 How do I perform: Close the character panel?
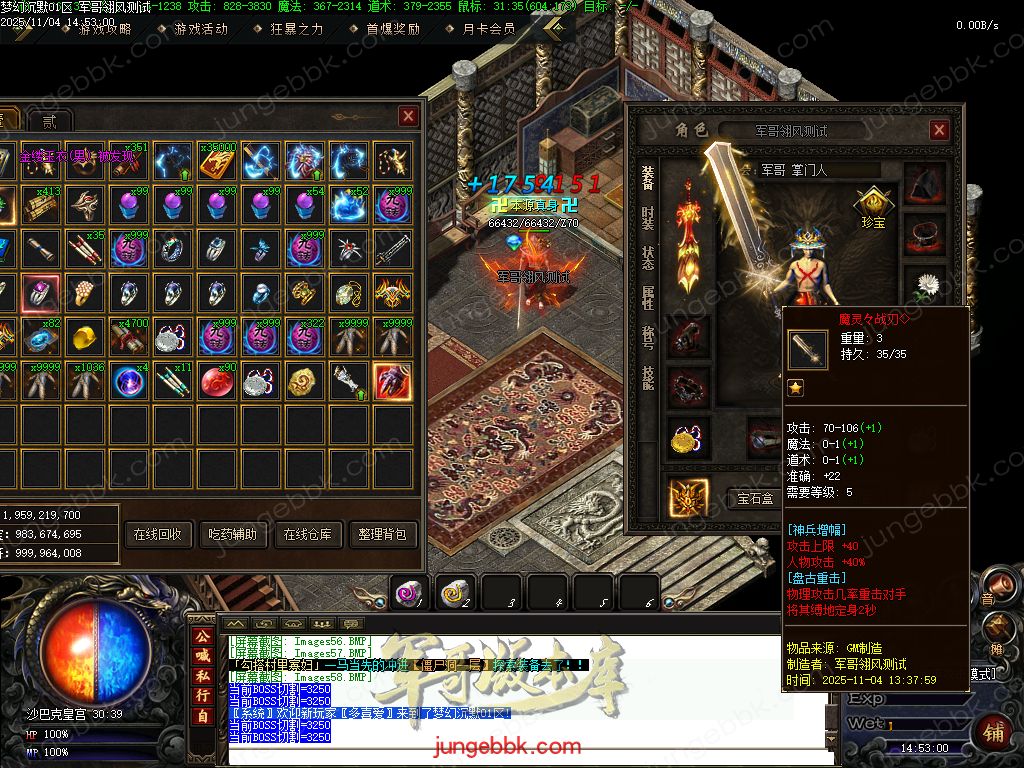(x=939, y=130)
